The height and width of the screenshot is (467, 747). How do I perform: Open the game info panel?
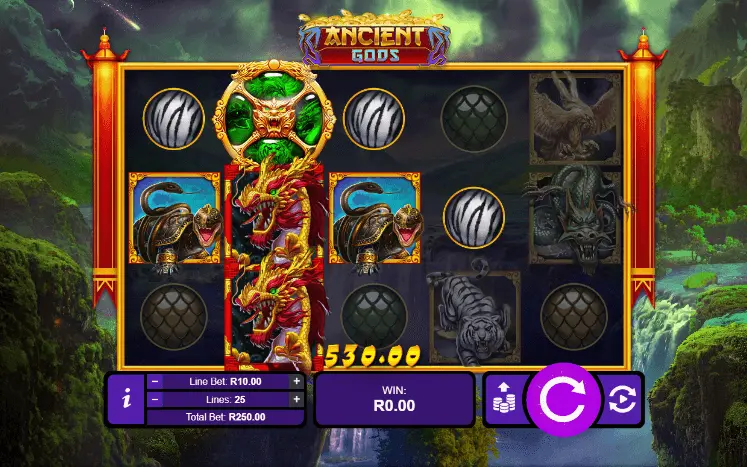(125, 400)
